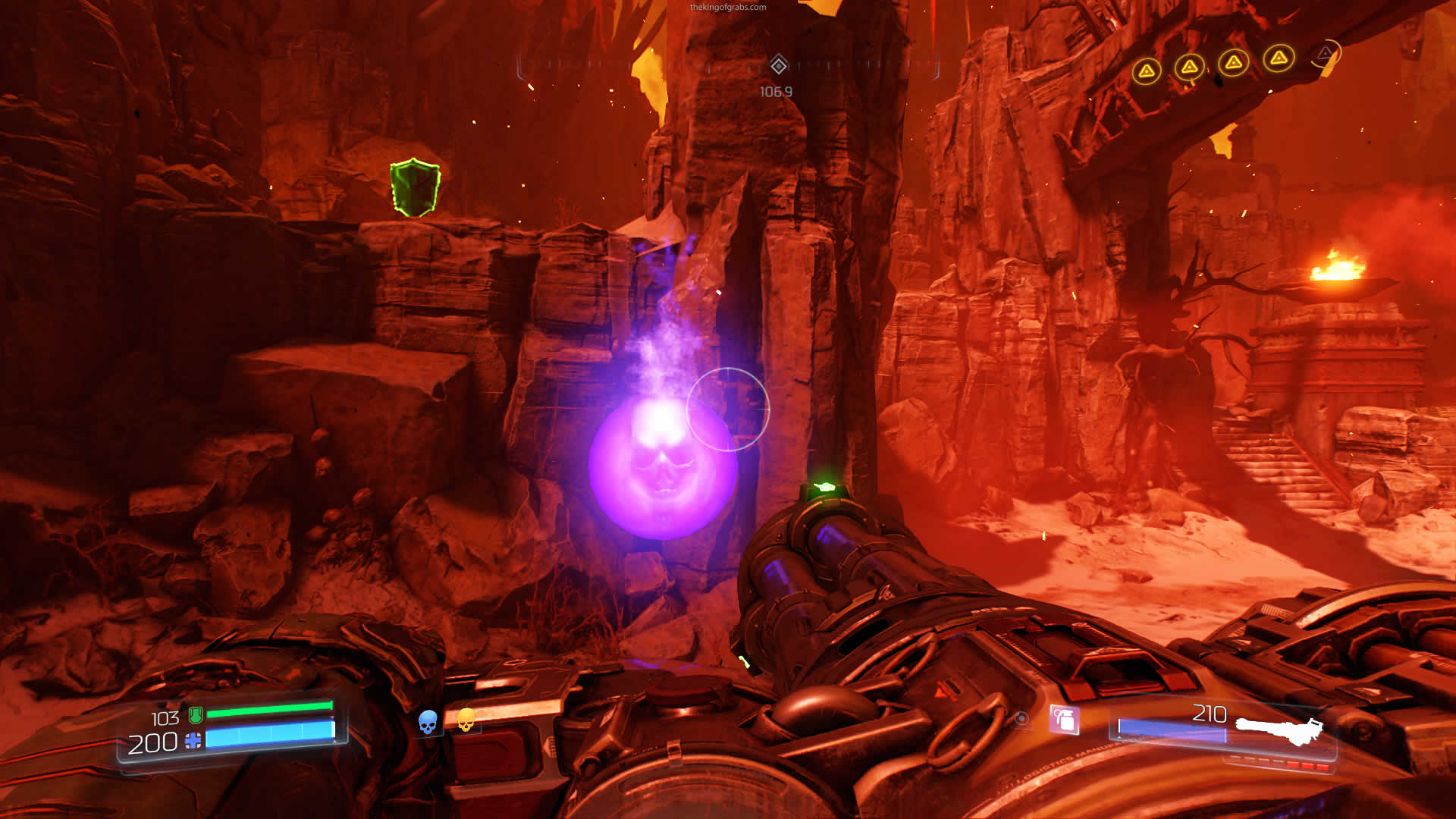1456x819 pixels.
Task: Select the dim unfilled weapon upgrade token
Action: coord(1325,54)
